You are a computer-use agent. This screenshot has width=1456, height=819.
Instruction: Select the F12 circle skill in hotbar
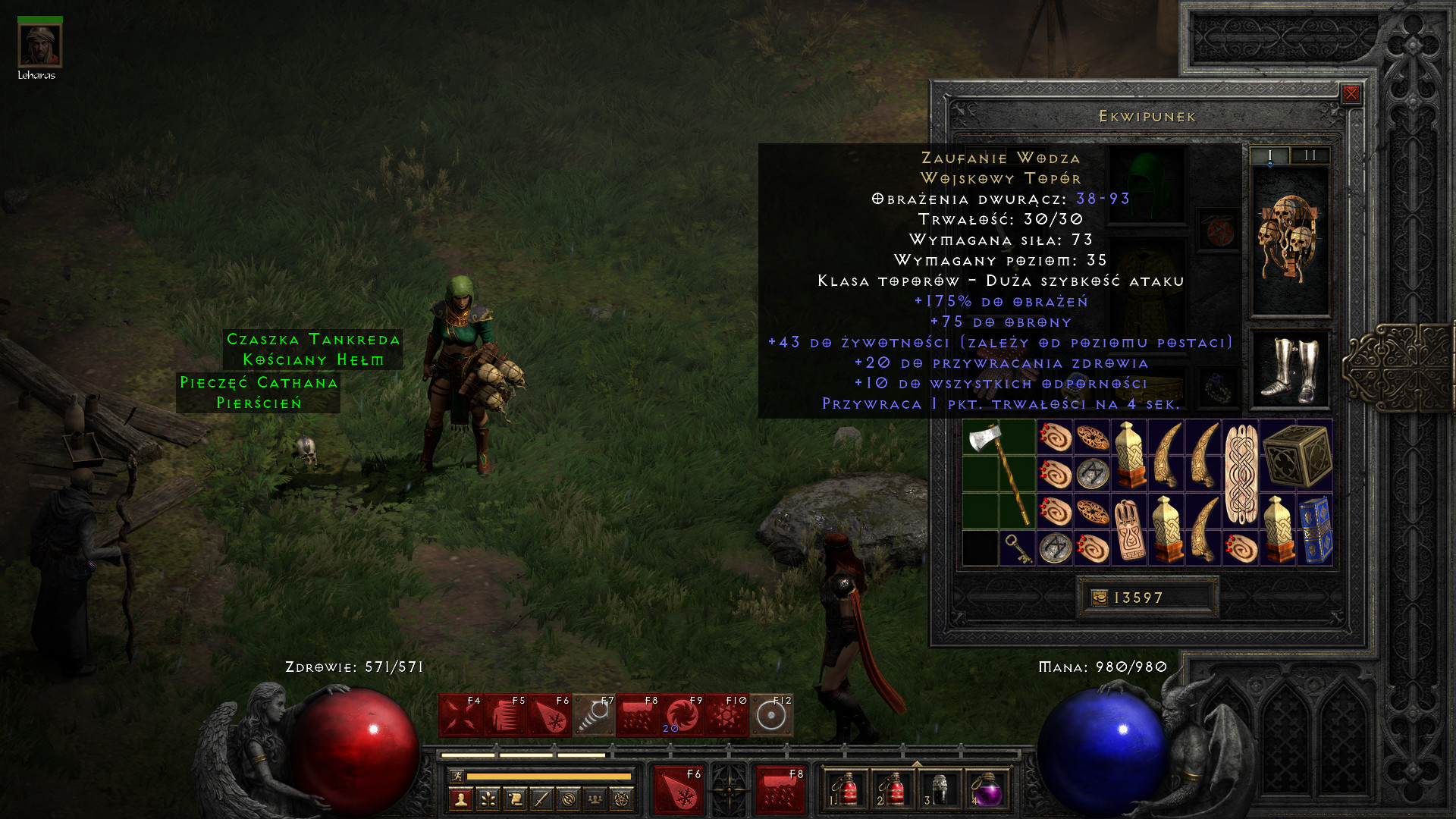(x=771, y=715)
